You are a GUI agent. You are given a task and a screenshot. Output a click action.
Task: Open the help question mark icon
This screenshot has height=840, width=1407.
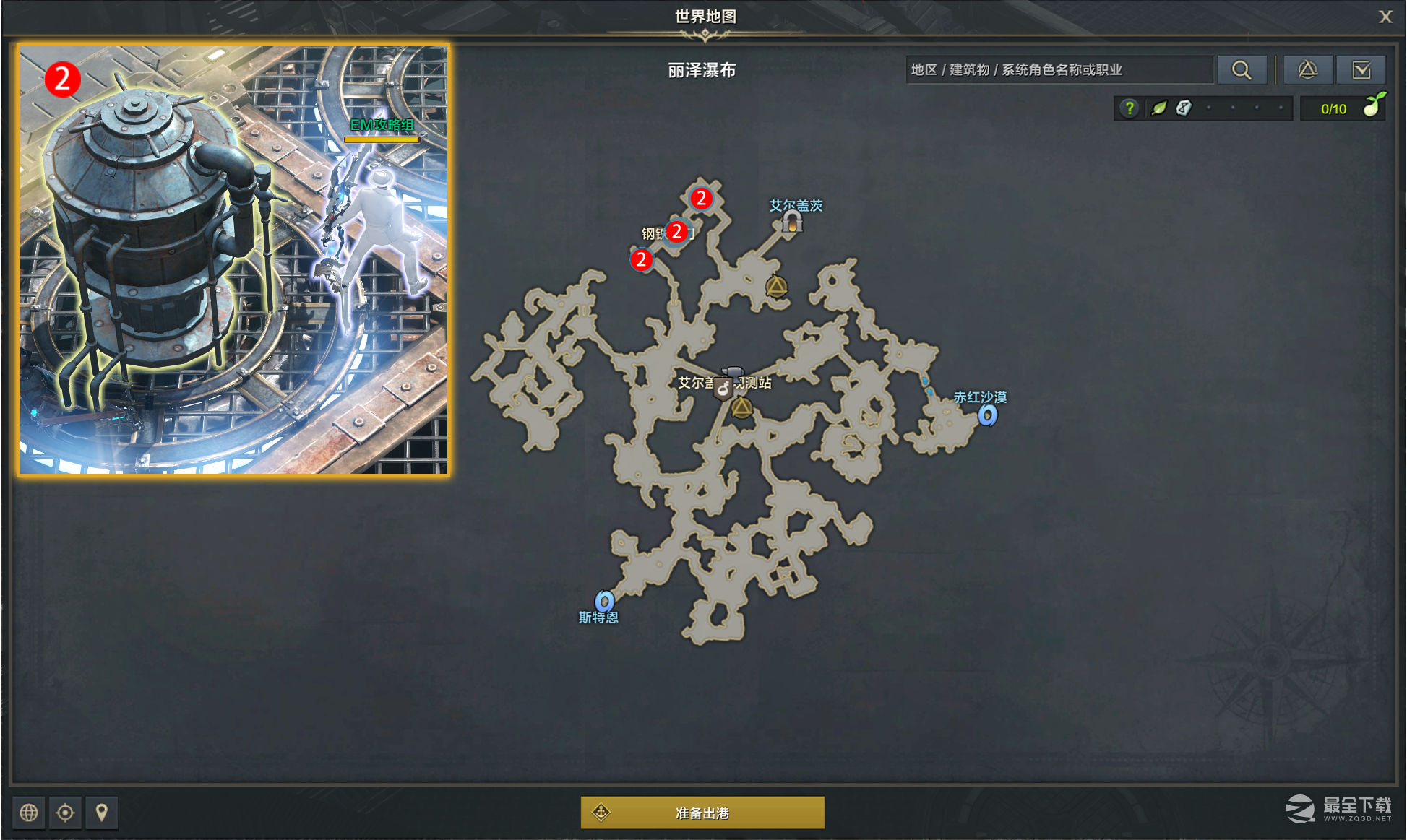(x=1129, y=108)
